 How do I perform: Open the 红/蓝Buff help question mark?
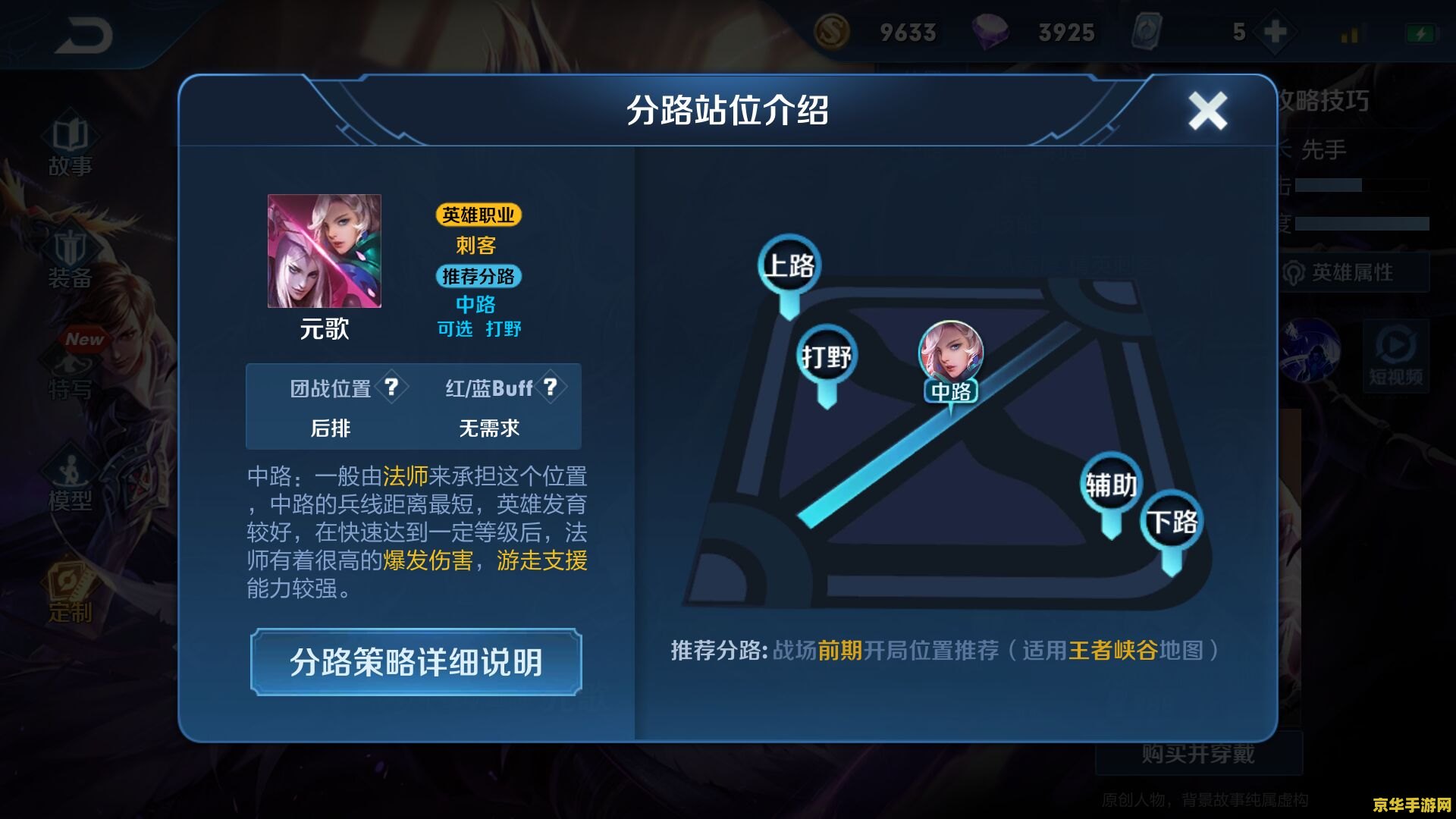tap(550, 388)
